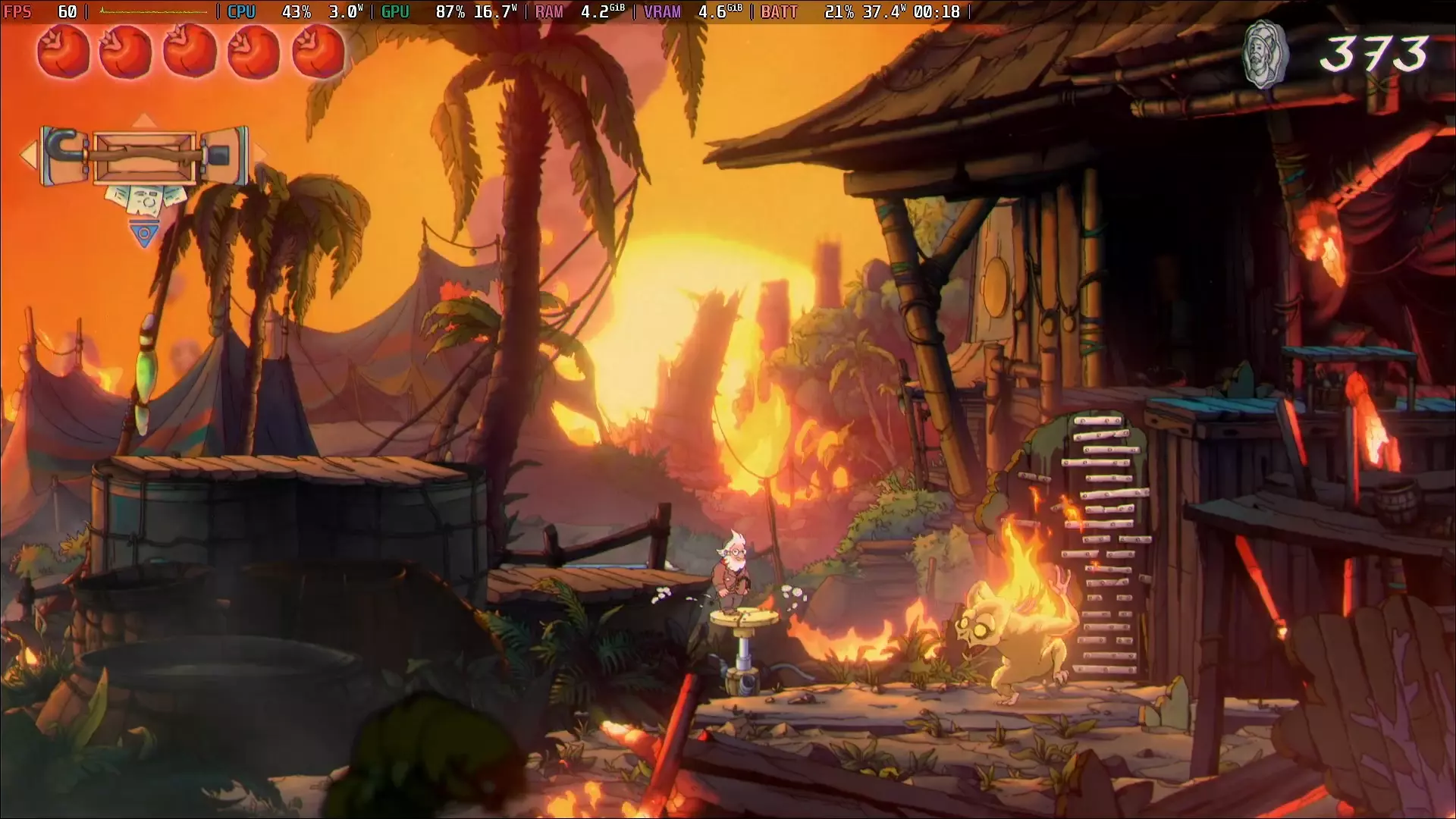Click the blue down triangle below selector
This screenshot has height=819, width=1456.
(x=143, y=233)
